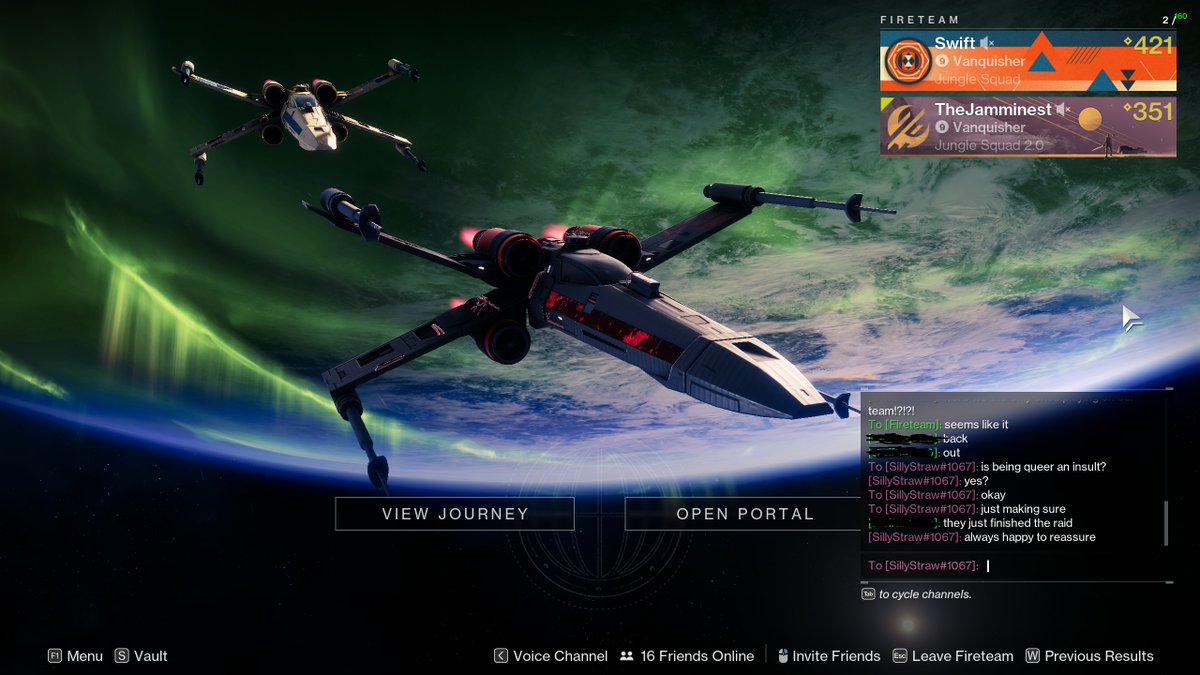The image size is (1200, 675).
Task: Click the muted speaker icon beside Swift
Action: coord(988,43)
